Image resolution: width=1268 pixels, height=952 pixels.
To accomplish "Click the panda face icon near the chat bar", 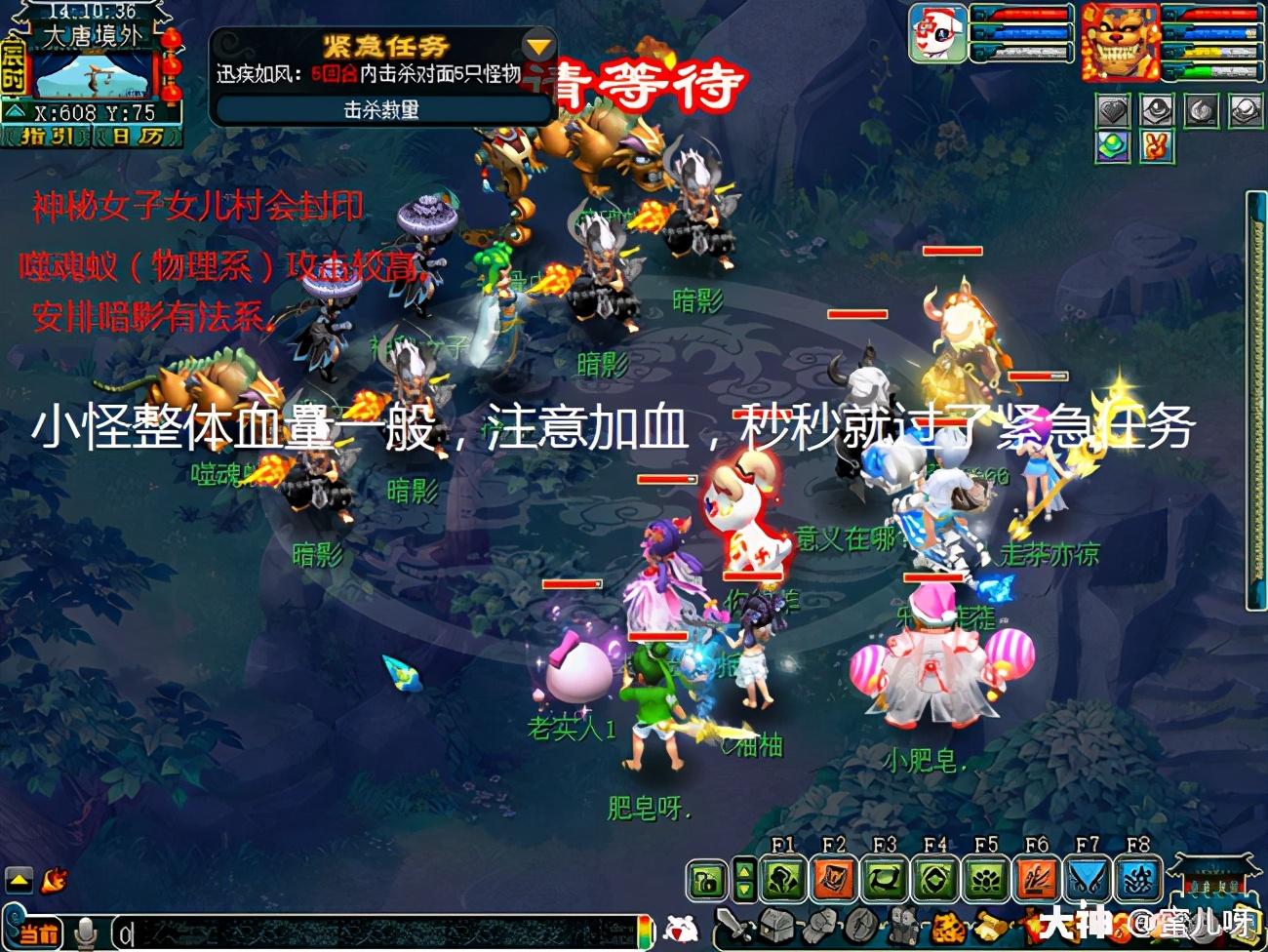I will (x=682, y=929).
